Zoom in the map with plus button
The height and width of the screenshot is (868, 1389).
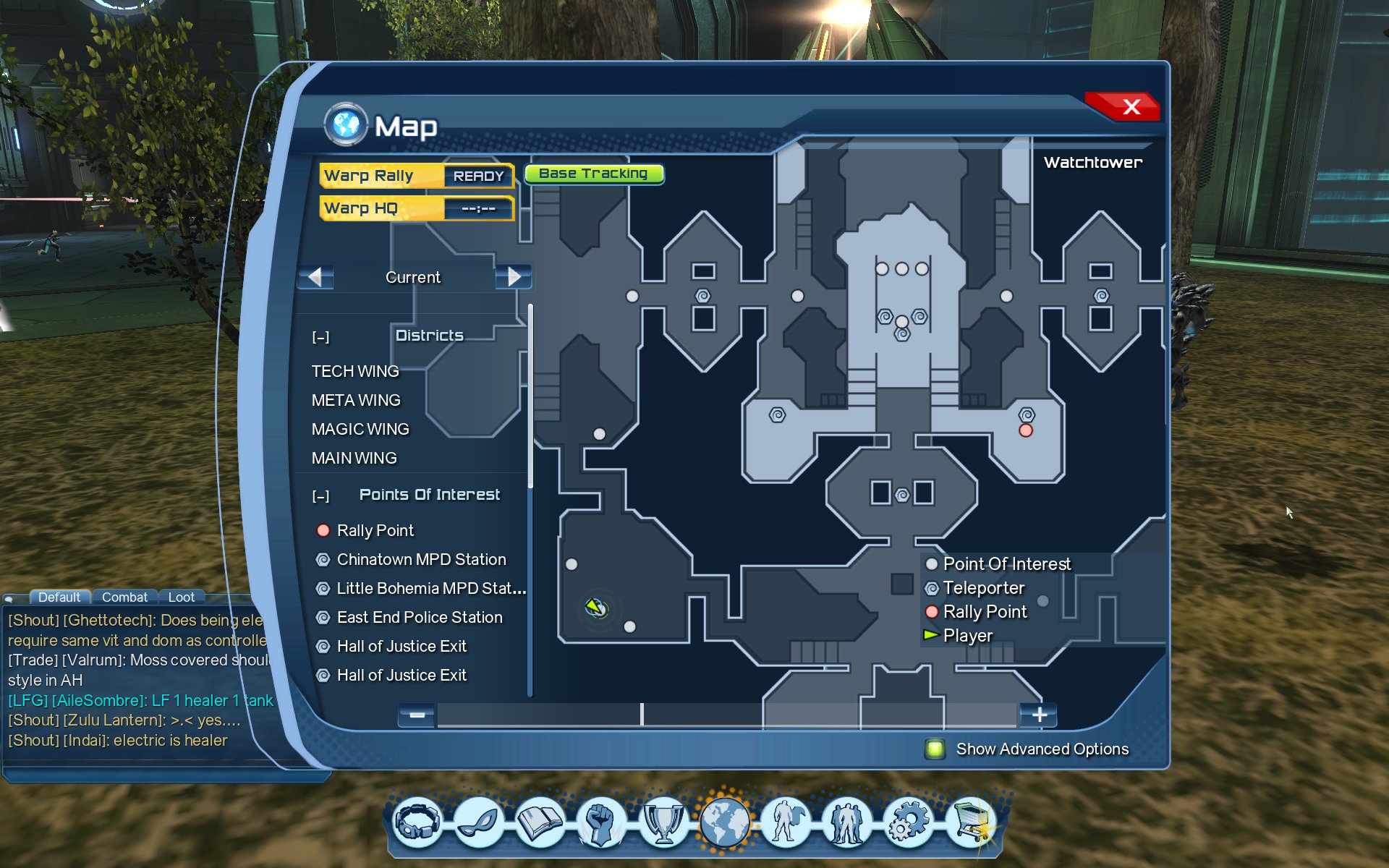pos(1039,715)
